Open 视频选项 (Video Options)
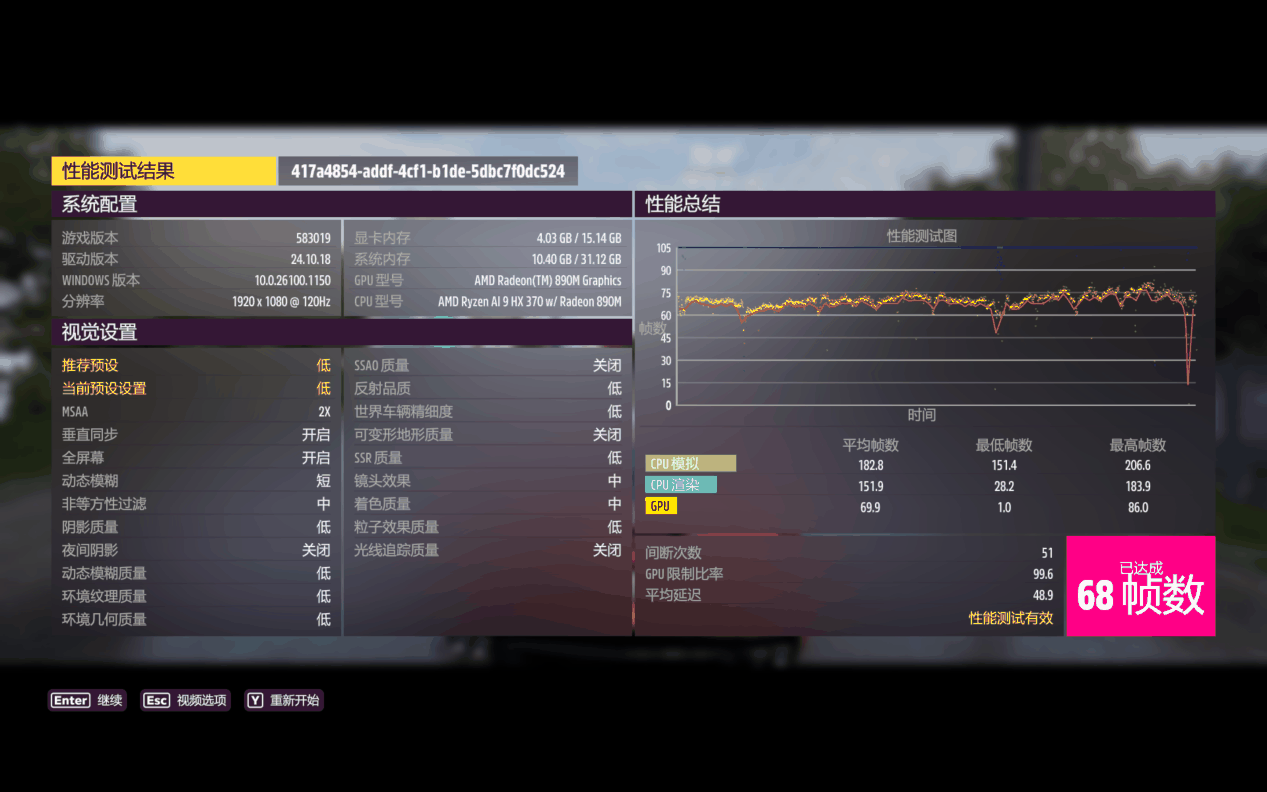Image resolution: width=1267 pixels, height=792 pixels. point(186,701)
